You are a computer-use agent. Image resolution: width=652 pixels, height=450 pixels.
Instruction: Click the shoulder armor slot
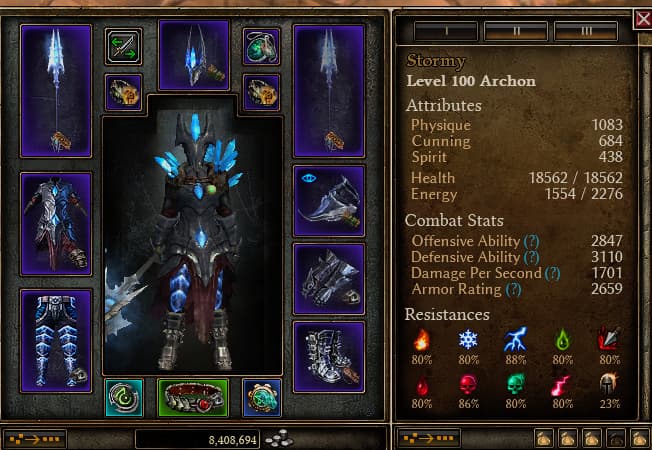[x=329, y=201]
